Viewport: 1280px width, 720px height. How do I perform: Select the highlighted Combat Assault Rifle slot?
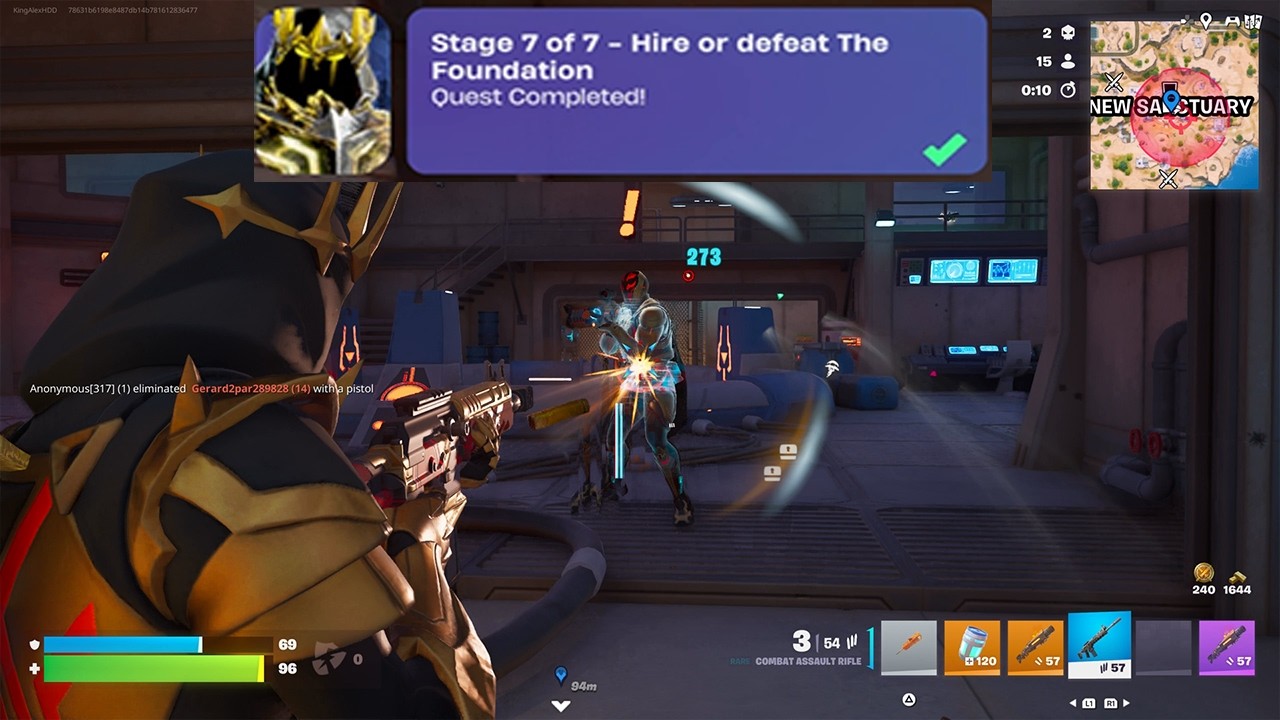[1099, 644]
